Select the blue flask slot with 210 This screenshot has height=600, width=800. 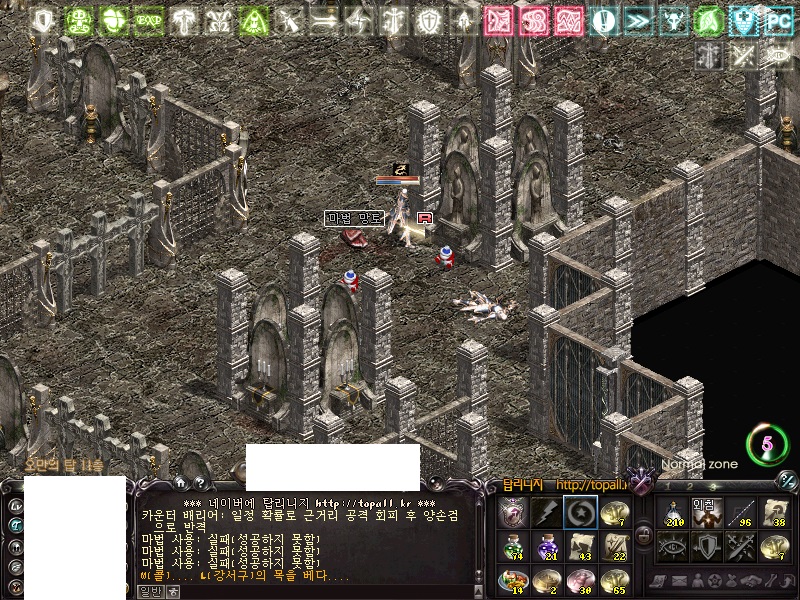pos(672,512)
